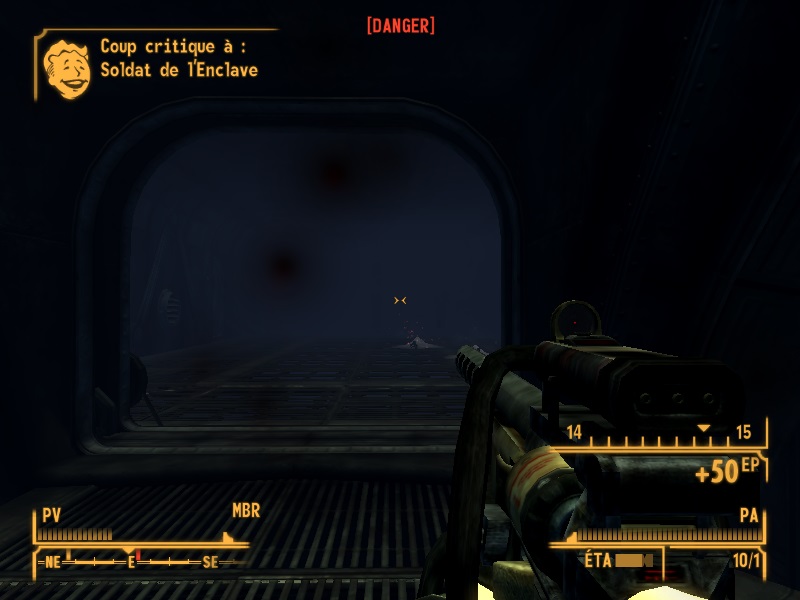This screenshot has width=800, height=600.
Task: Click the "Coup critique" notification message
Action: (x=179, y=58)
